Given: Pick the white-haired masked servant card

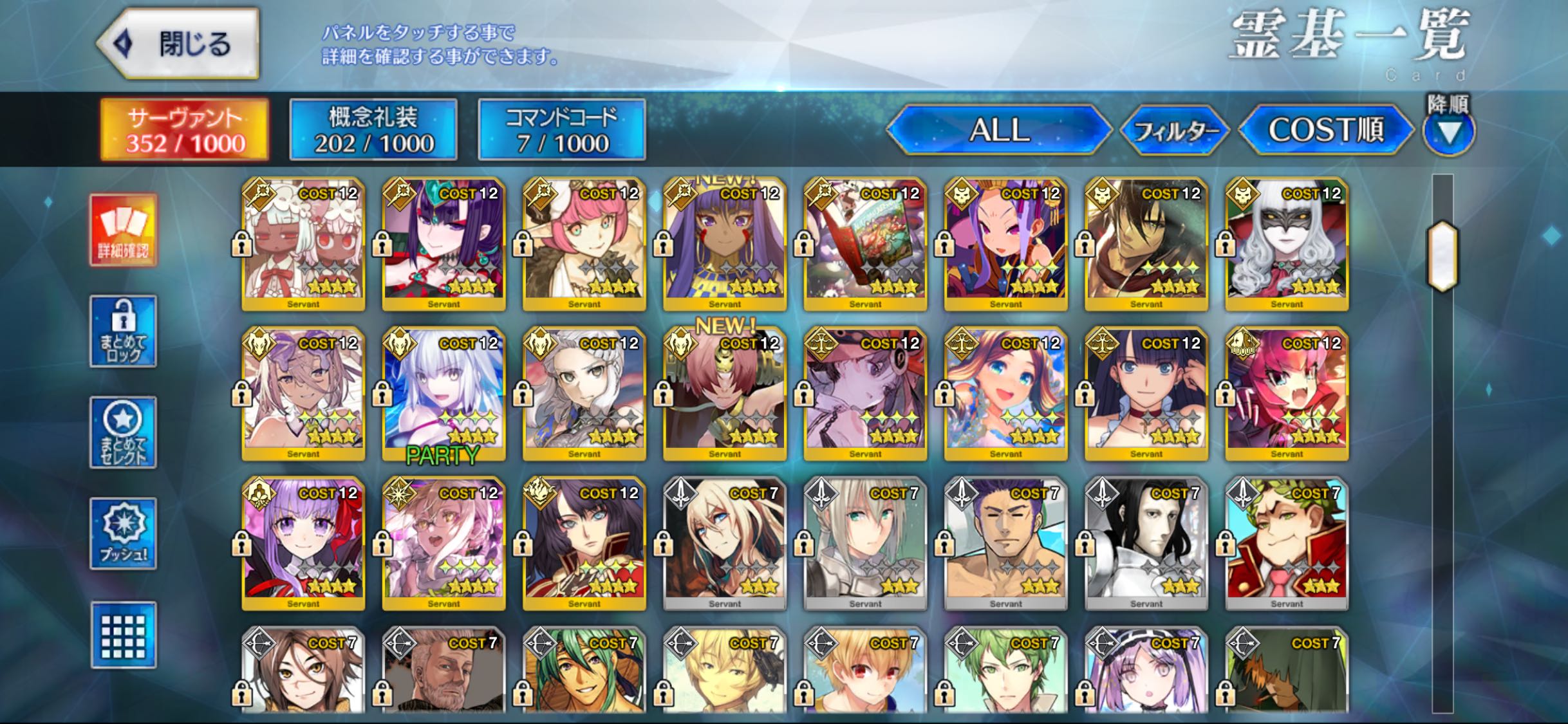Looking at the screenshot, I should pos(1287,244).
